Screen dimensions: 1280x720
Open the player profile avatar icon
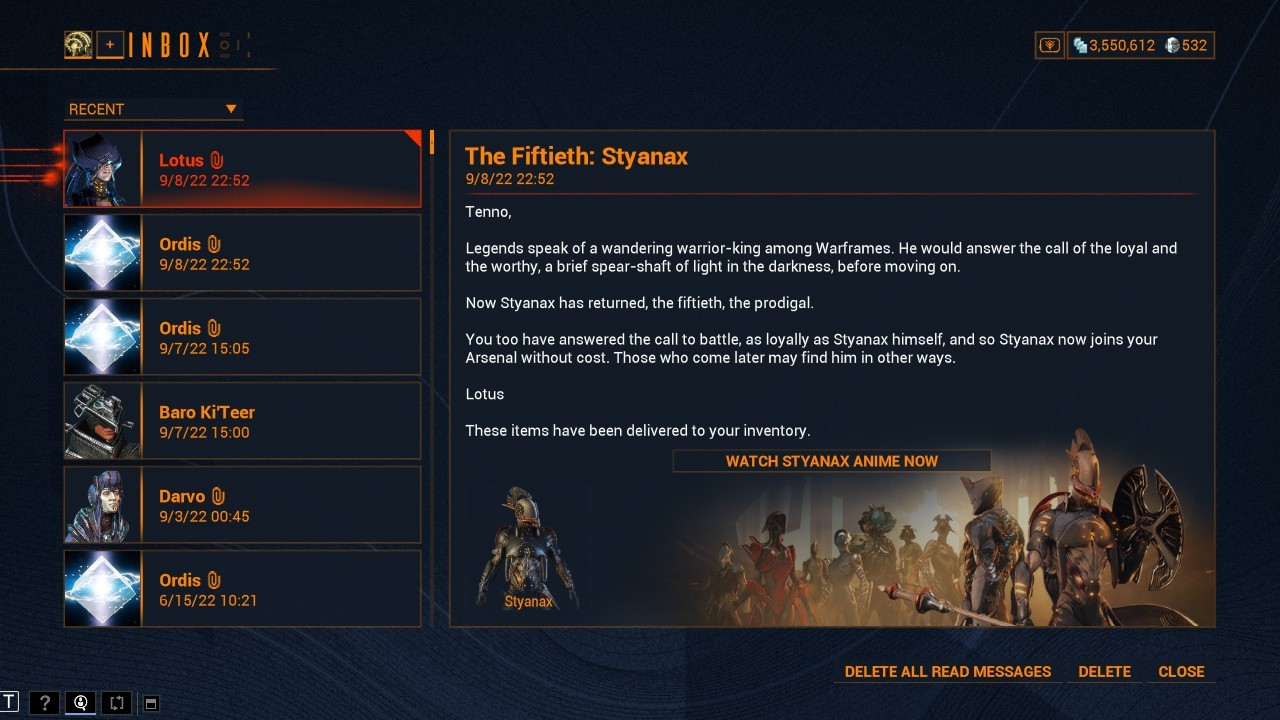pos(78,44)
